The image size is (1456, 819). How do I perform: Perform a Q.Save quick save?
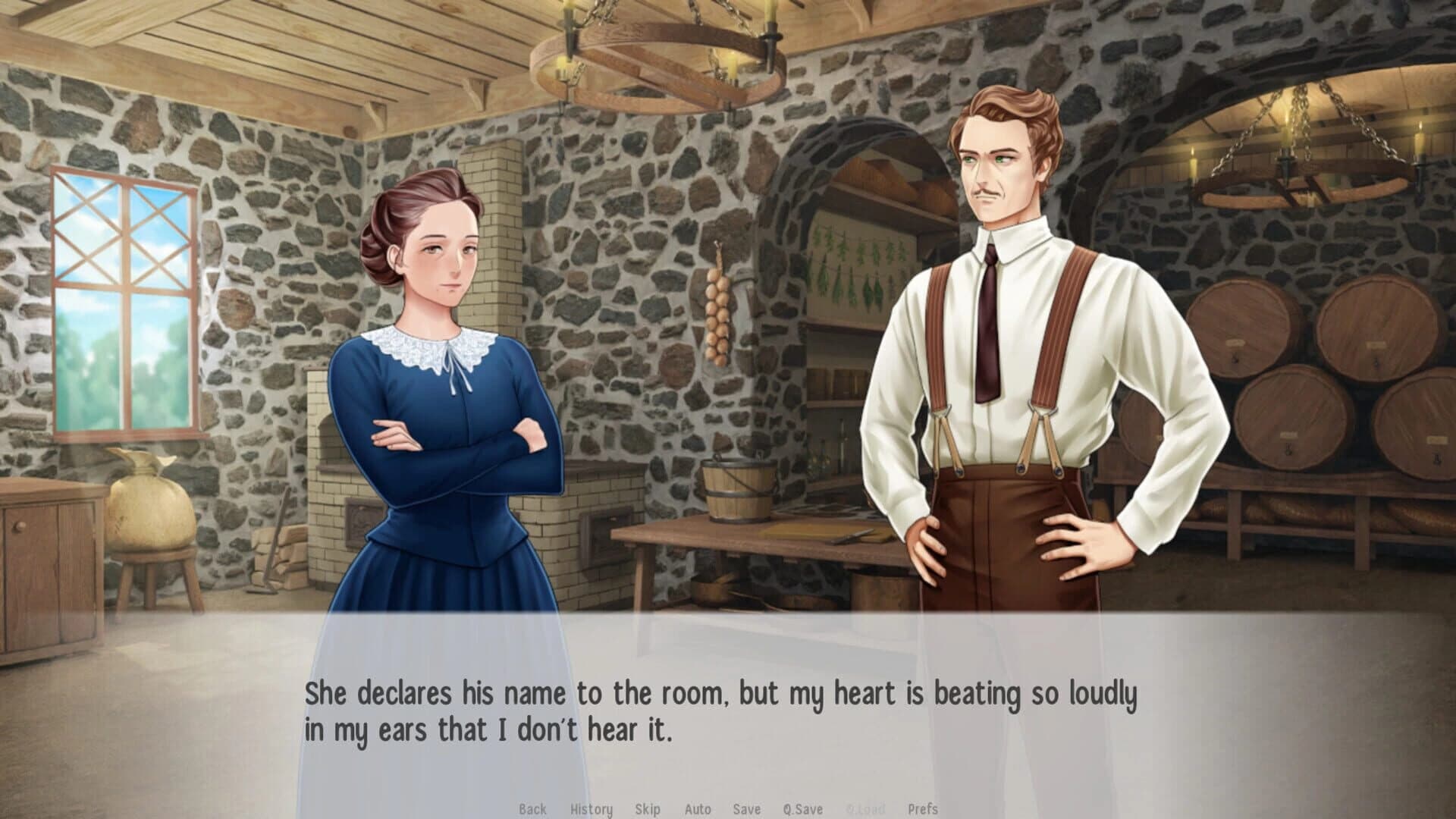(x=804, y=809)
